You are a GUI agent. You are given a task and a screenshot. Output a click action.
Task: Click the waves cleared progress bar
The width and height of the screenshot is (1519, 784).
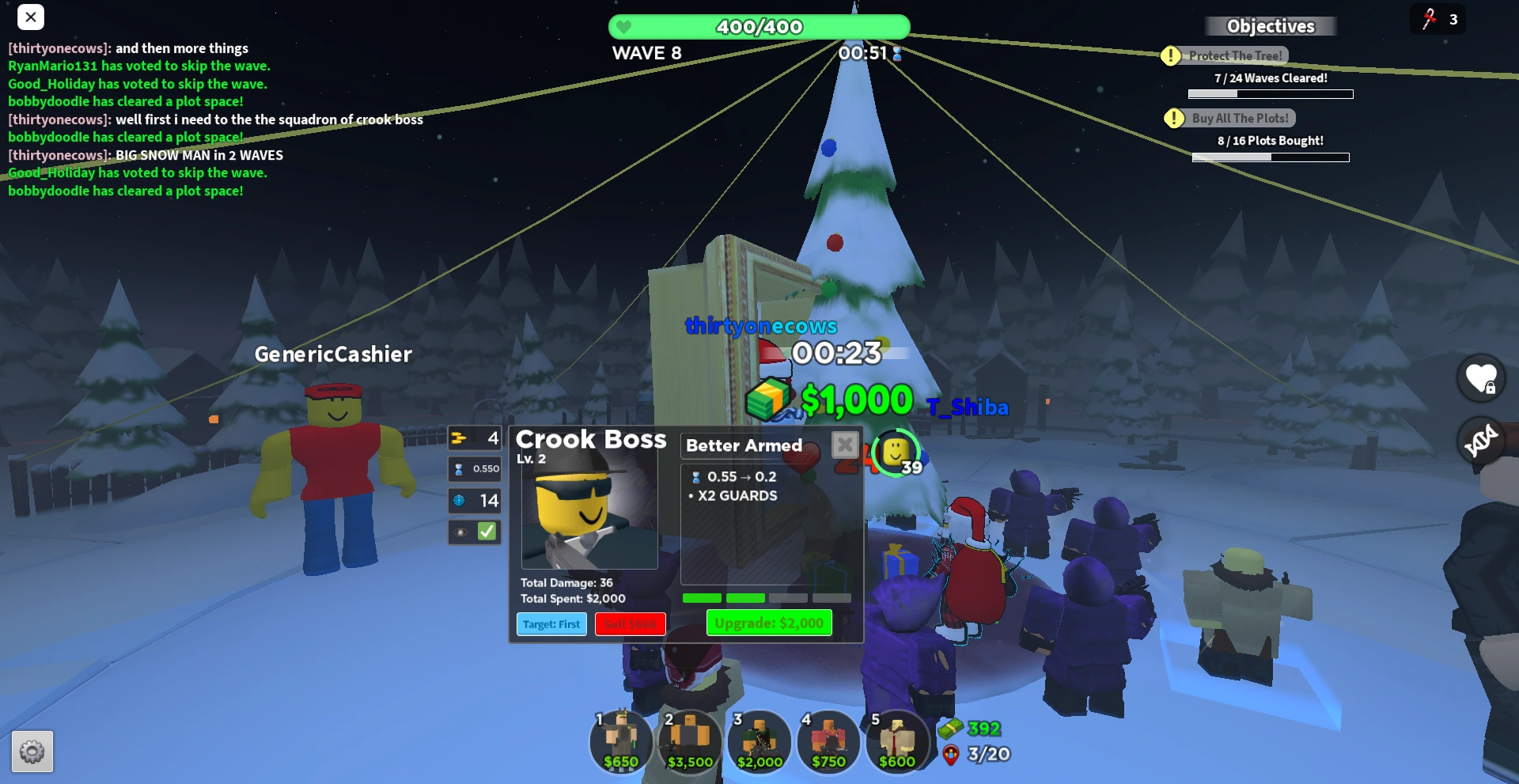pos(1271,93)
